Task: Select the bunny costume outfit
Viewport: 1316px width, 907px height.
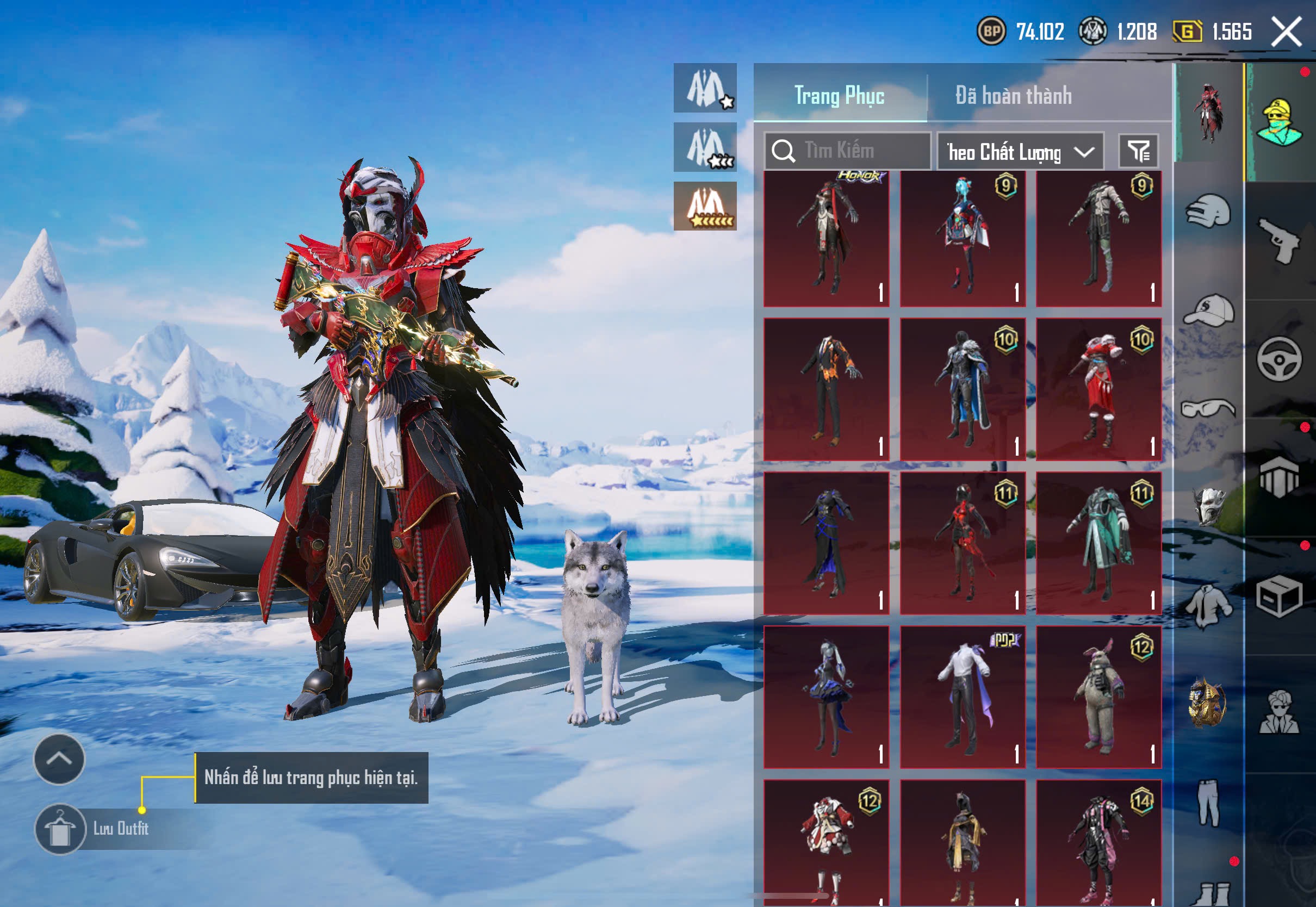Action: (1098, 697)
